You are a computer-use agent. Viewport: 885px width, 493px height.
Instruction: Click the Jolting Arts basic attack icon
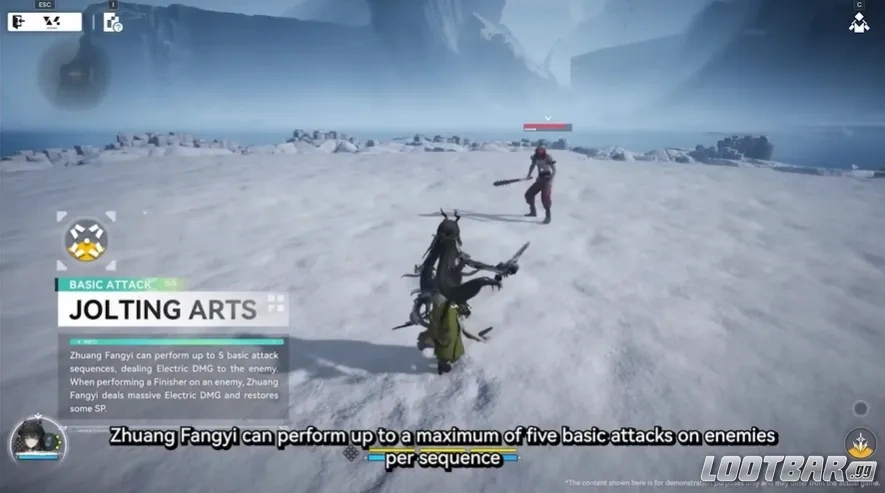coord(85,240)
